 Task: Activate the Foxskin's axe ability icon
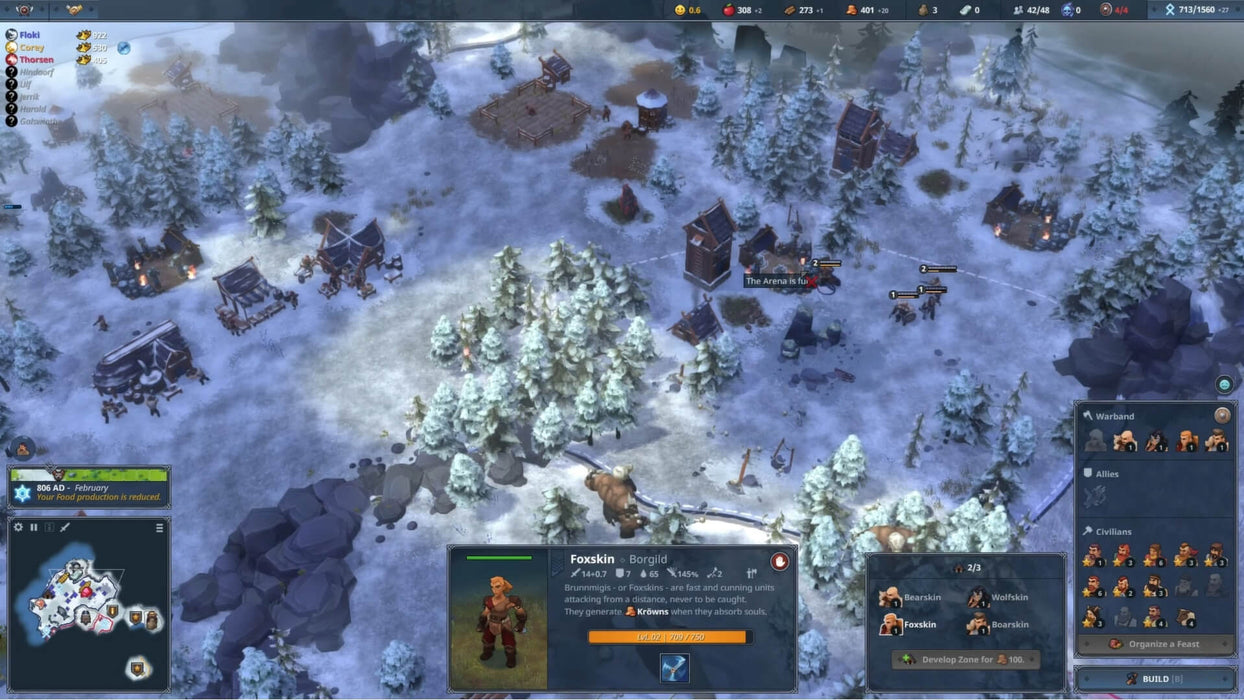674,668
